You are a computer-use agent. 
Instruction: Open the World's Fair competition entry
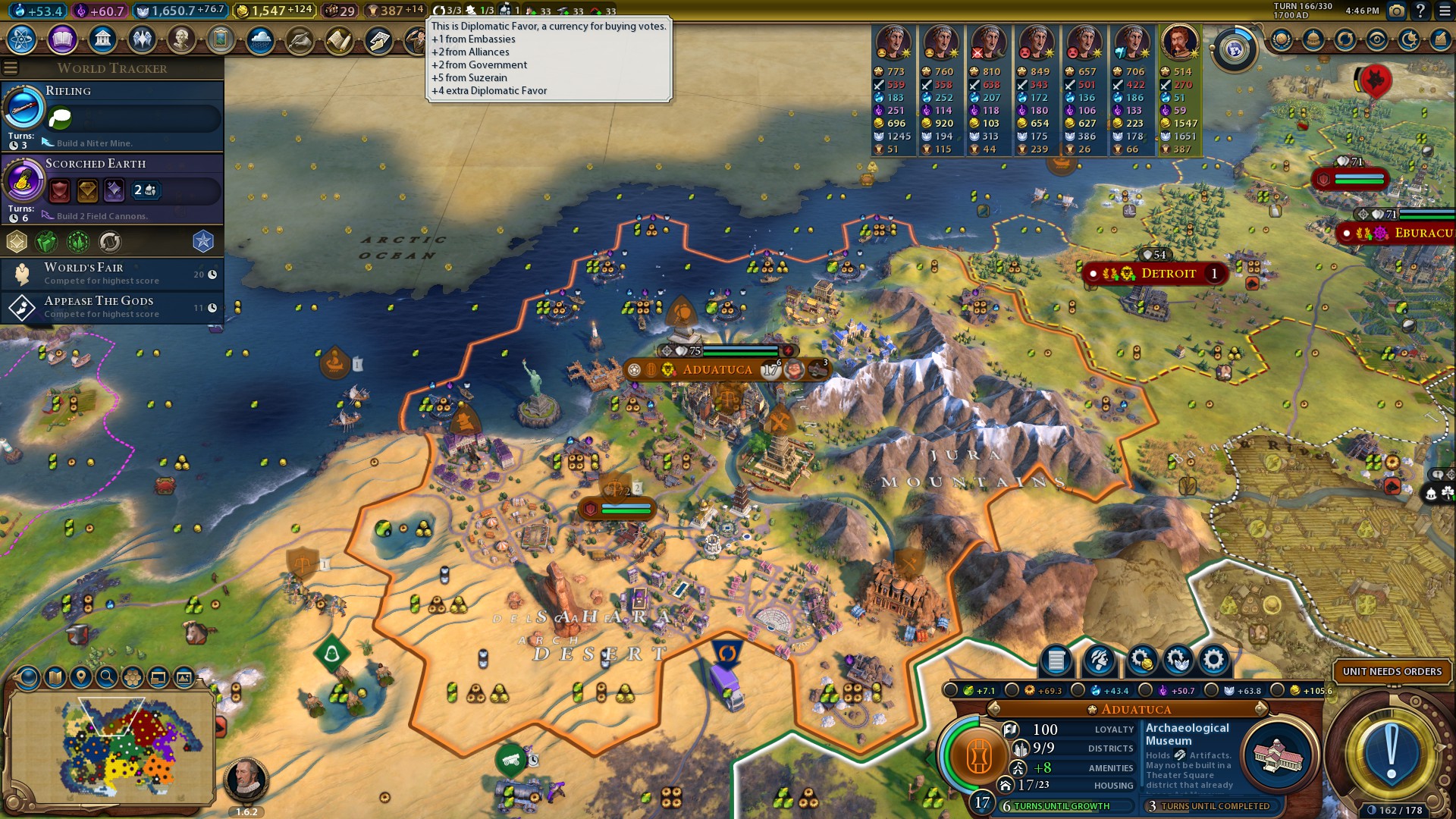(x=112, y=274)
